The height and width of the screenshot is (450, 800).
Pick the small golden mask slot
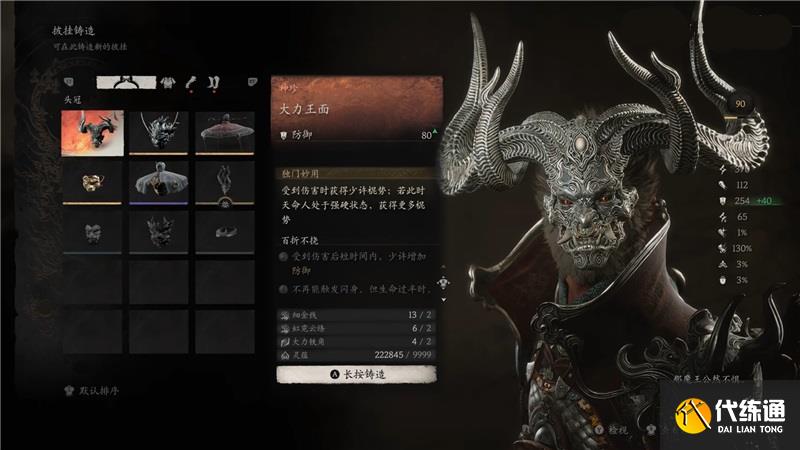[x=92, y=181]
